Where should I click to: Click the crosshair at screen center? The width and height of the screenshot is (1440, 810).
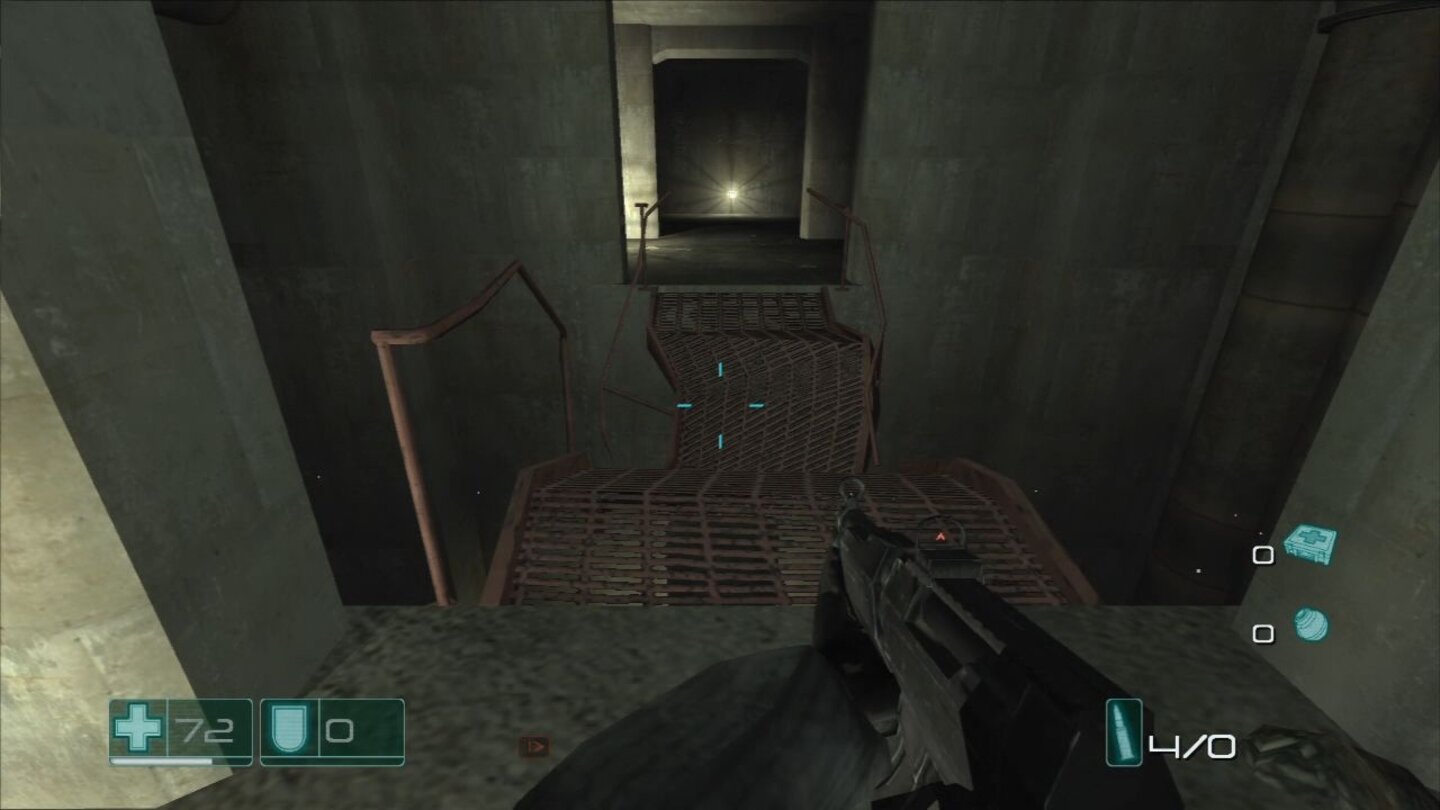720,405
